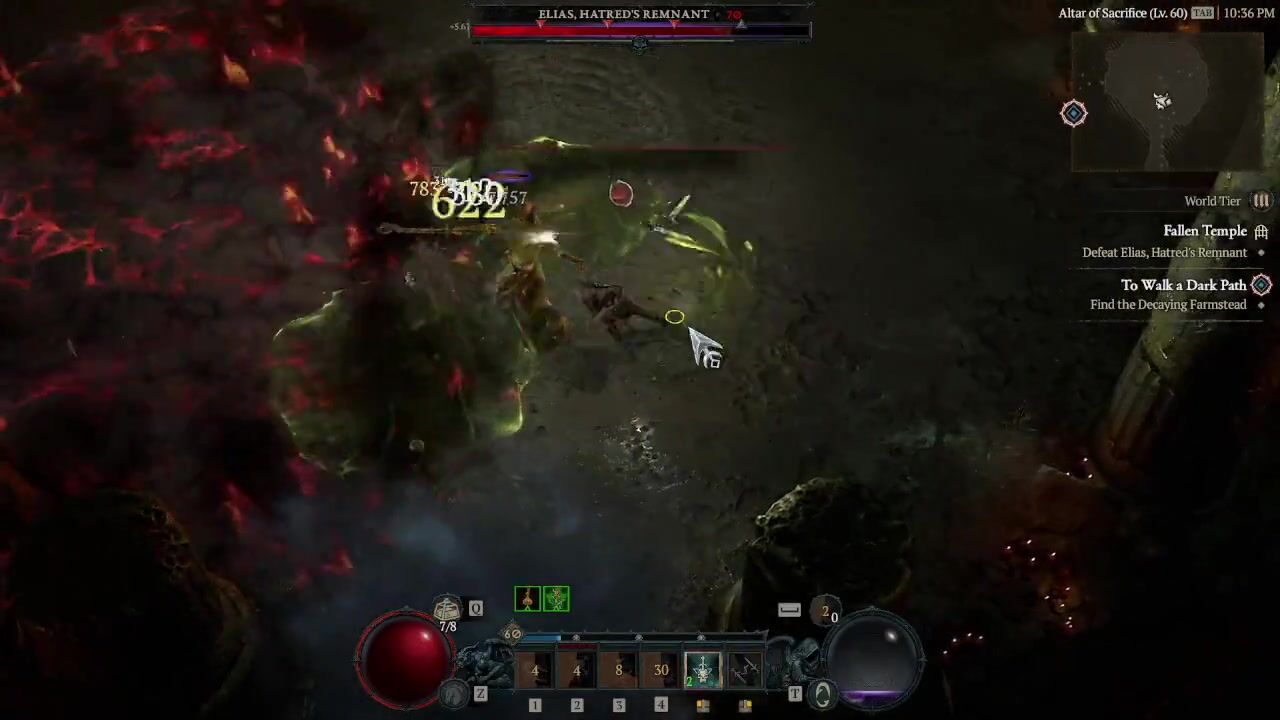Click the quest marker beside the minimap

[1073, 113]
